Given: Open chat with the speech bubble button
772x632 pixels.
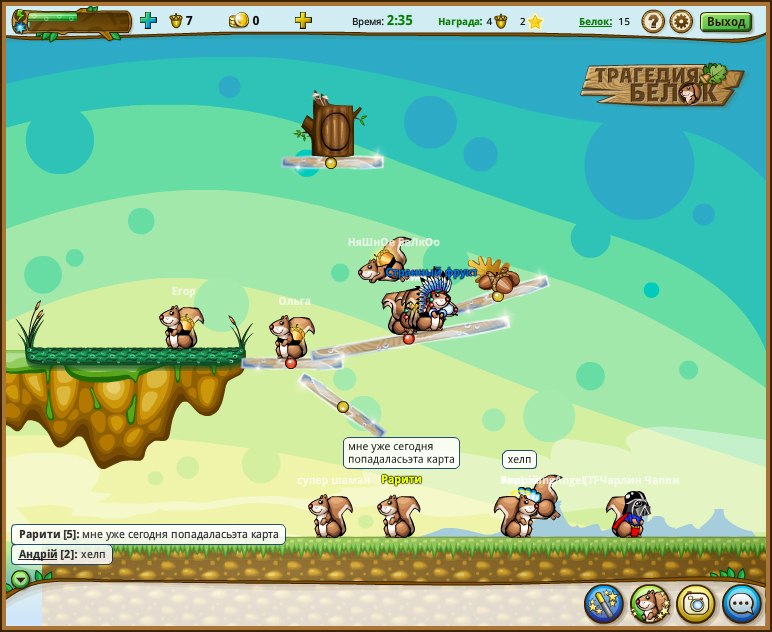Looking at the screenshot, I should point(742,603).
